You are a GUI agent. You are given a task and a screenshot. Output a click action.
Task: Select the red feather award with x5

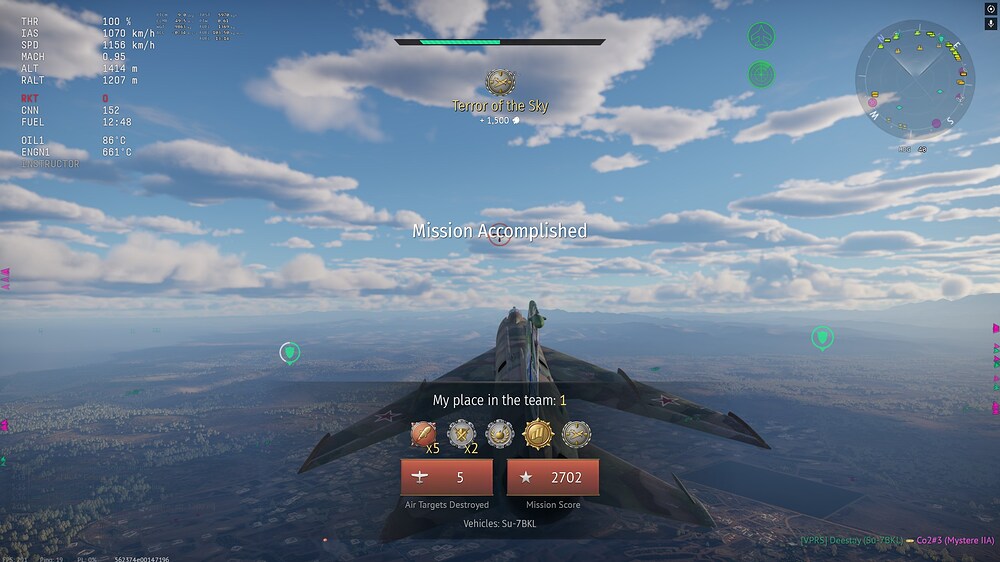pyautogui.click(x=424, y=434)
